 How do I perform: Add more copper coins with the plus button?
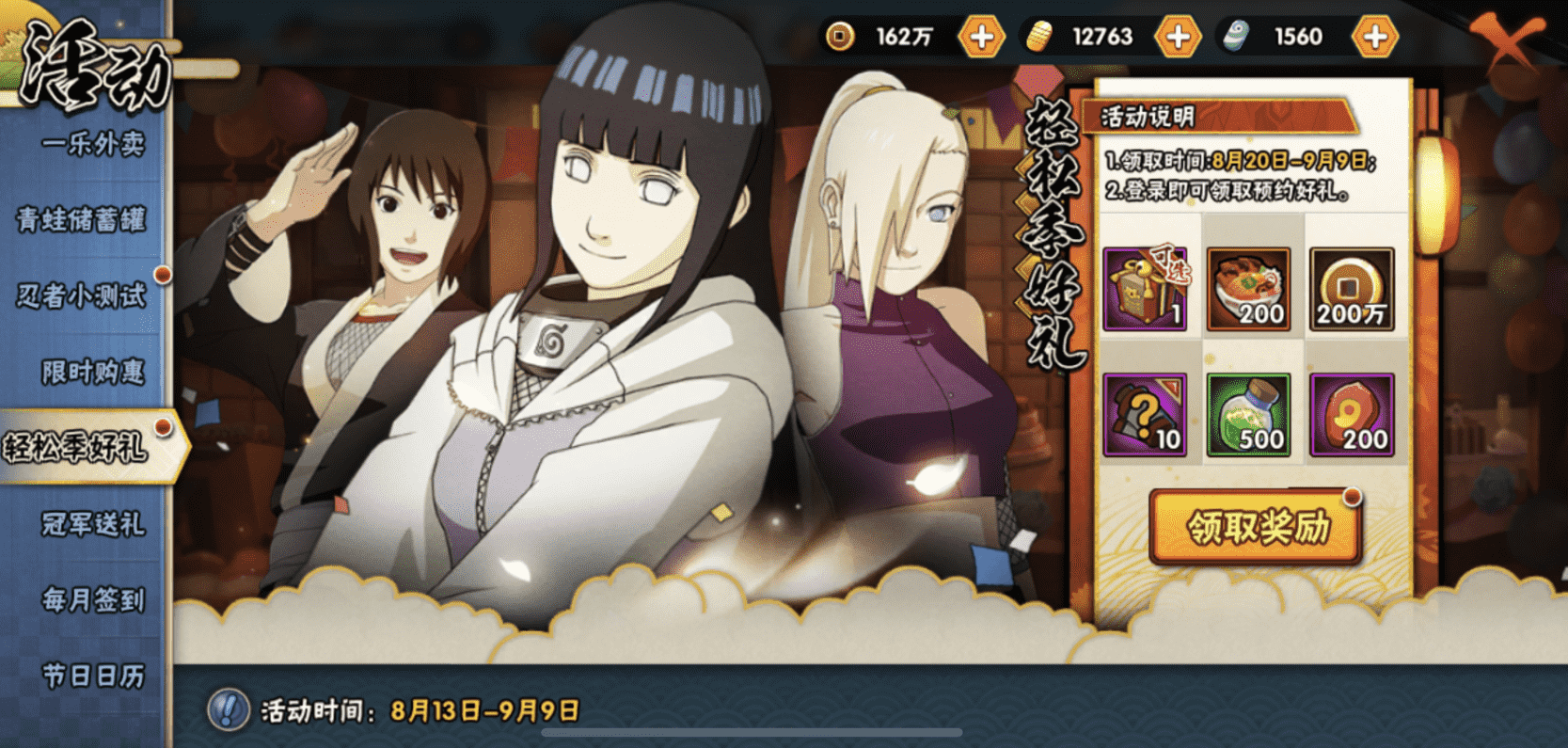point(980,38)
